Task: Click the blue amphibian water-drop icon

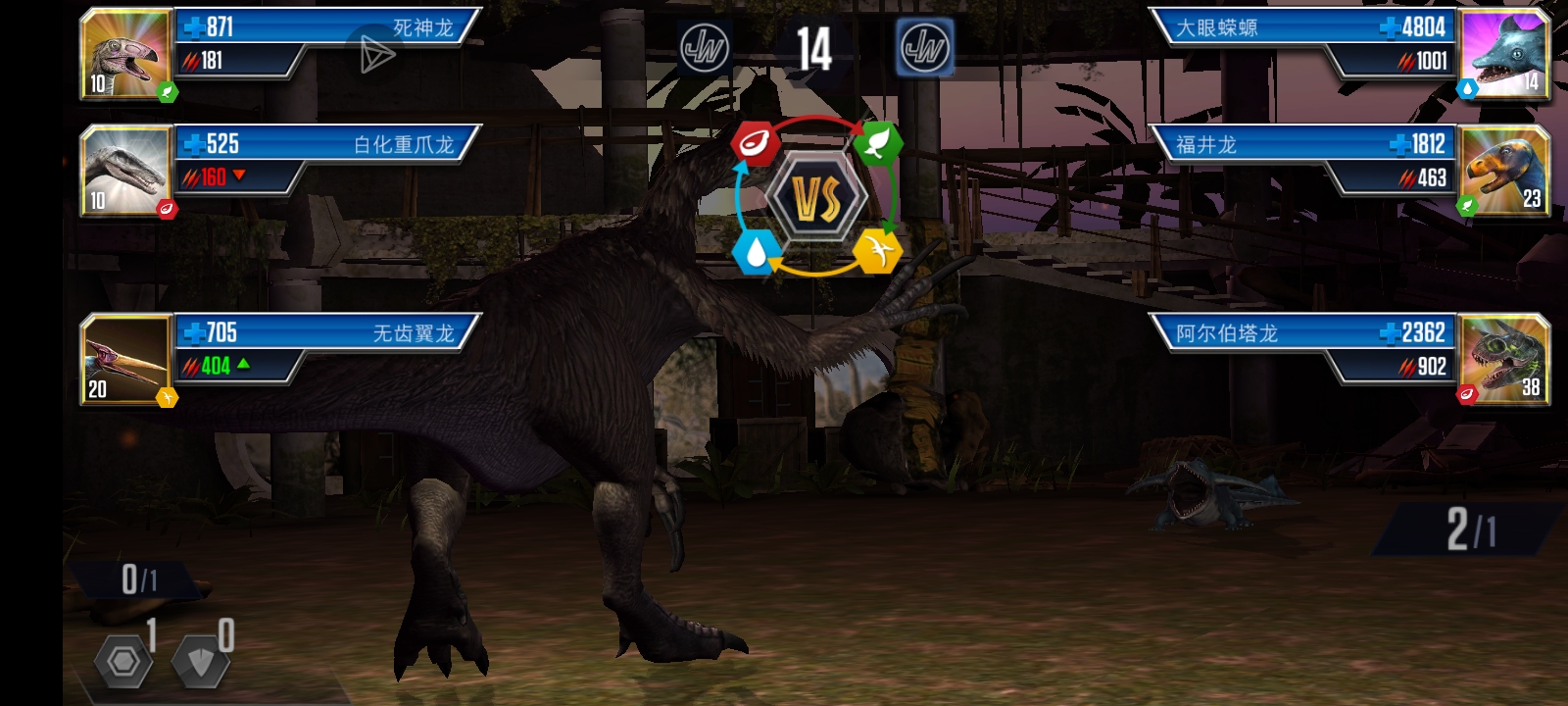Action: pos(756,252)
